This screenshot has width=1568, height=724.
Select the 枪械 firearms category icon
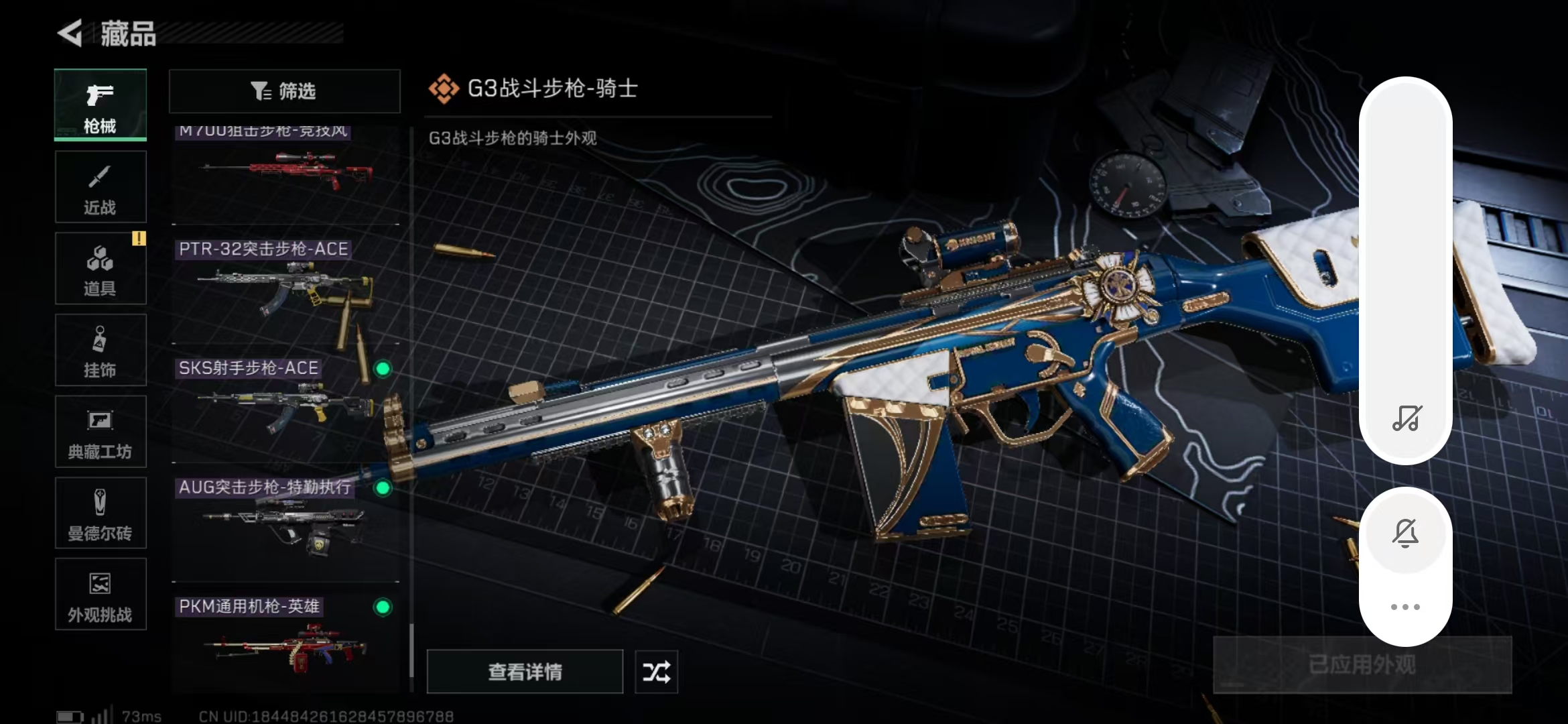click(99, 104)
